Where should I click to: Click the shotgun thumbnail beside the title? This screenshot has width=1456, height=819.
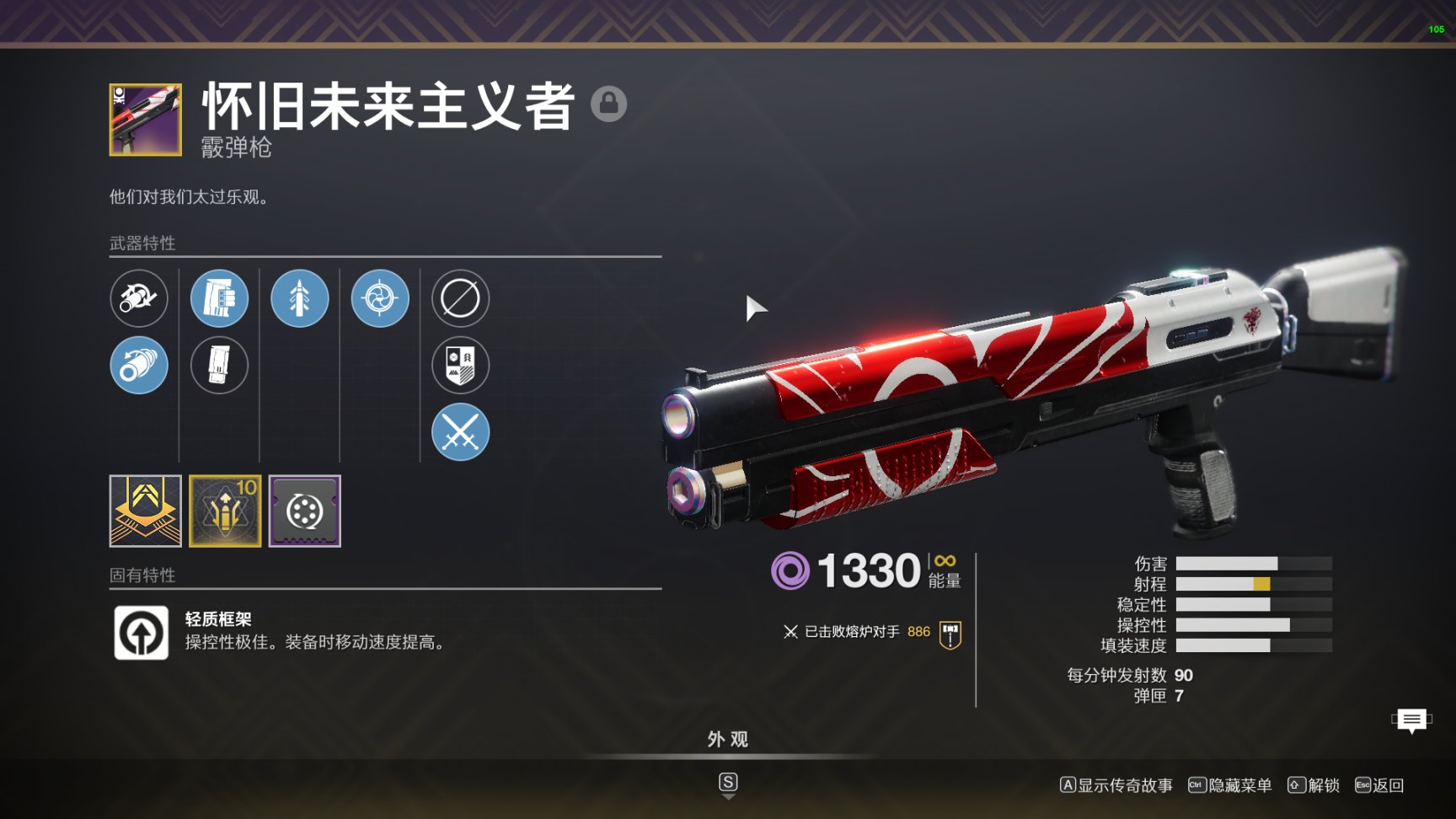click(x=145, y=120)
